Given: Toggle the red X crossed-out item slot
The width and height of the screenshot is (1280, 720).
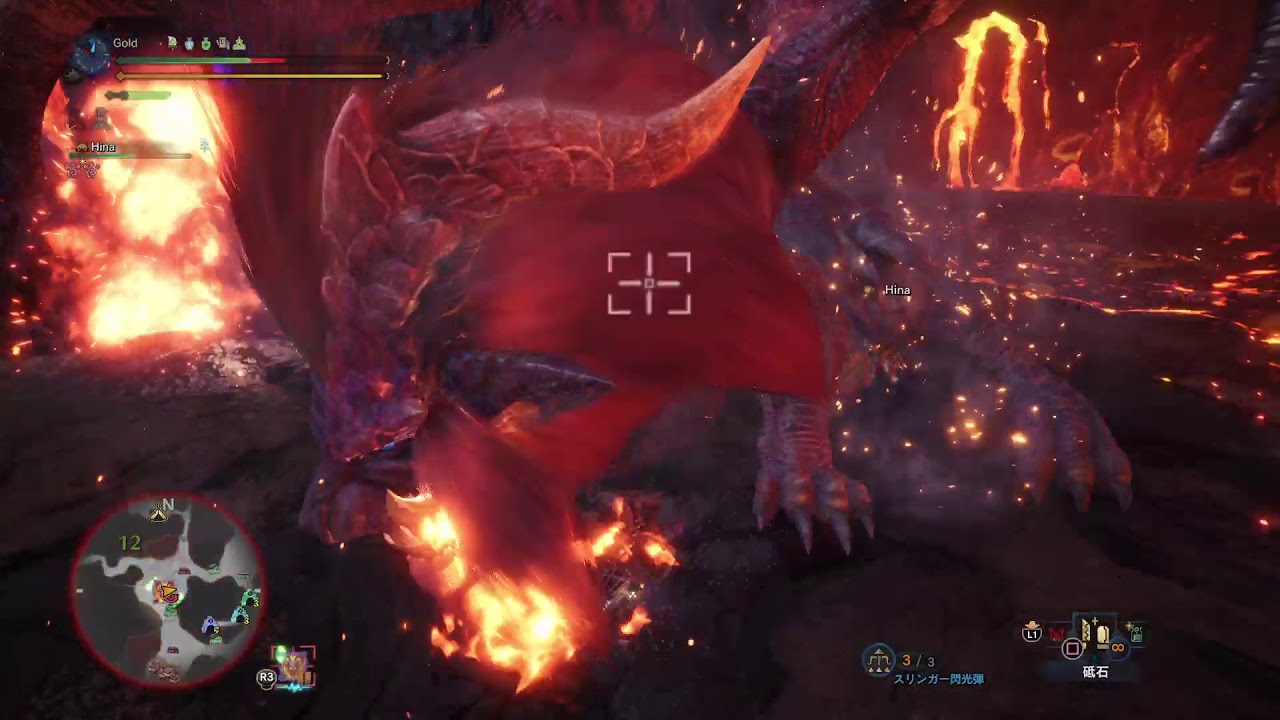Looking at the screenshot, I should (1057, 632).
